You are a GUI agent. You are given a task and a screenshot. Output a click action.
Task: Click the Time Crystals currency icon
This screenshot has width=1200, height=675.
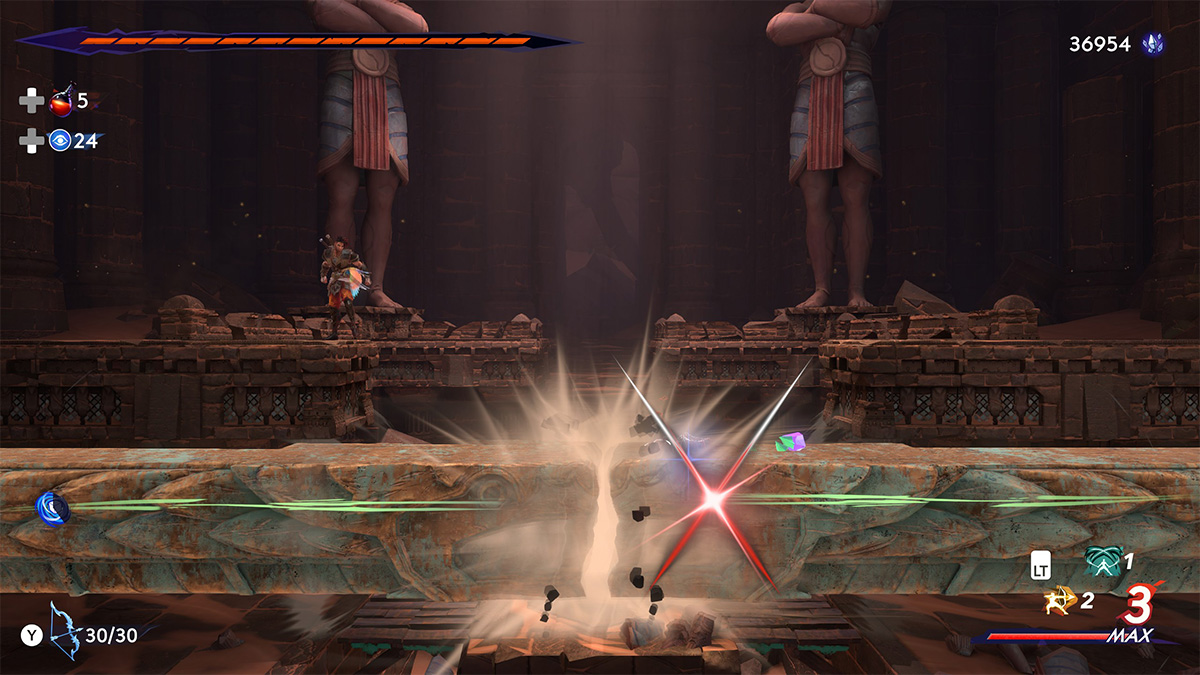1154,44
